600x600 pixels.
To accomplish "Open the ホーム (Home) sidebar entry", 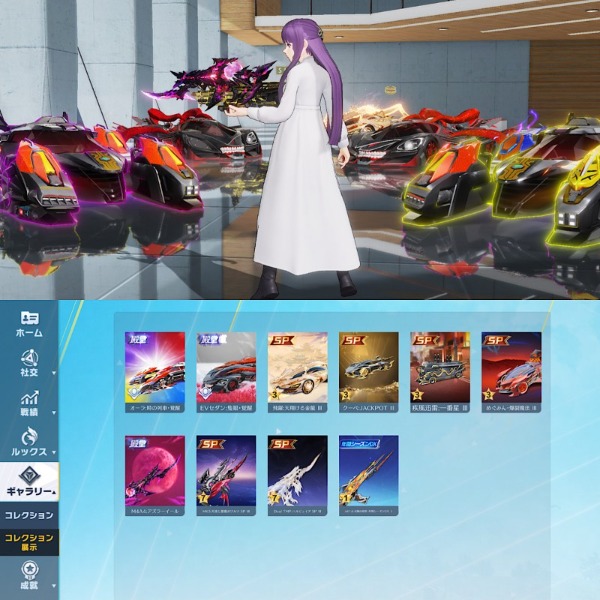I will tap(29, 323).
